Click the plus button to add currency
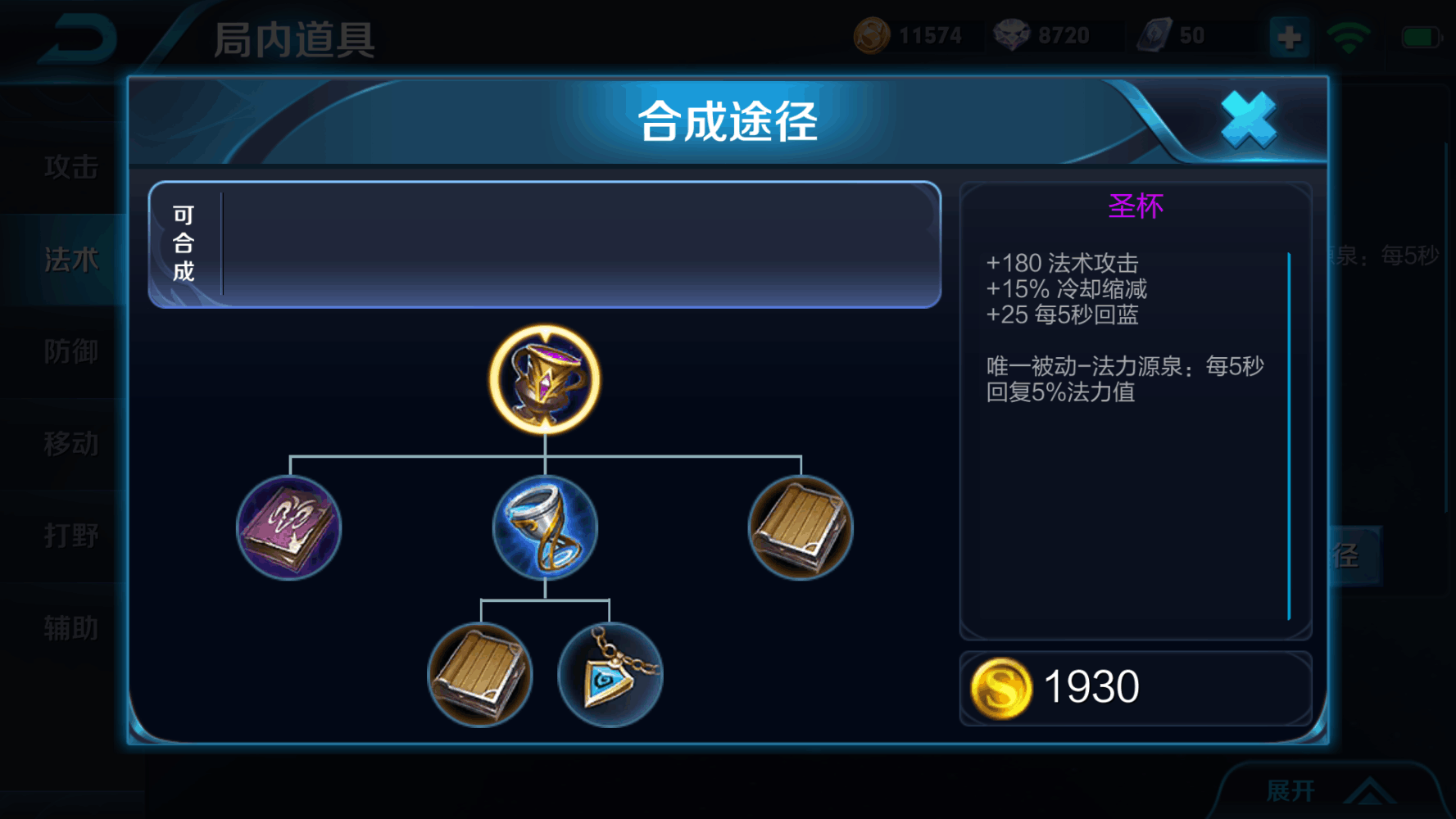This screenshot has width=1456, height=819. coord(1288,36)
